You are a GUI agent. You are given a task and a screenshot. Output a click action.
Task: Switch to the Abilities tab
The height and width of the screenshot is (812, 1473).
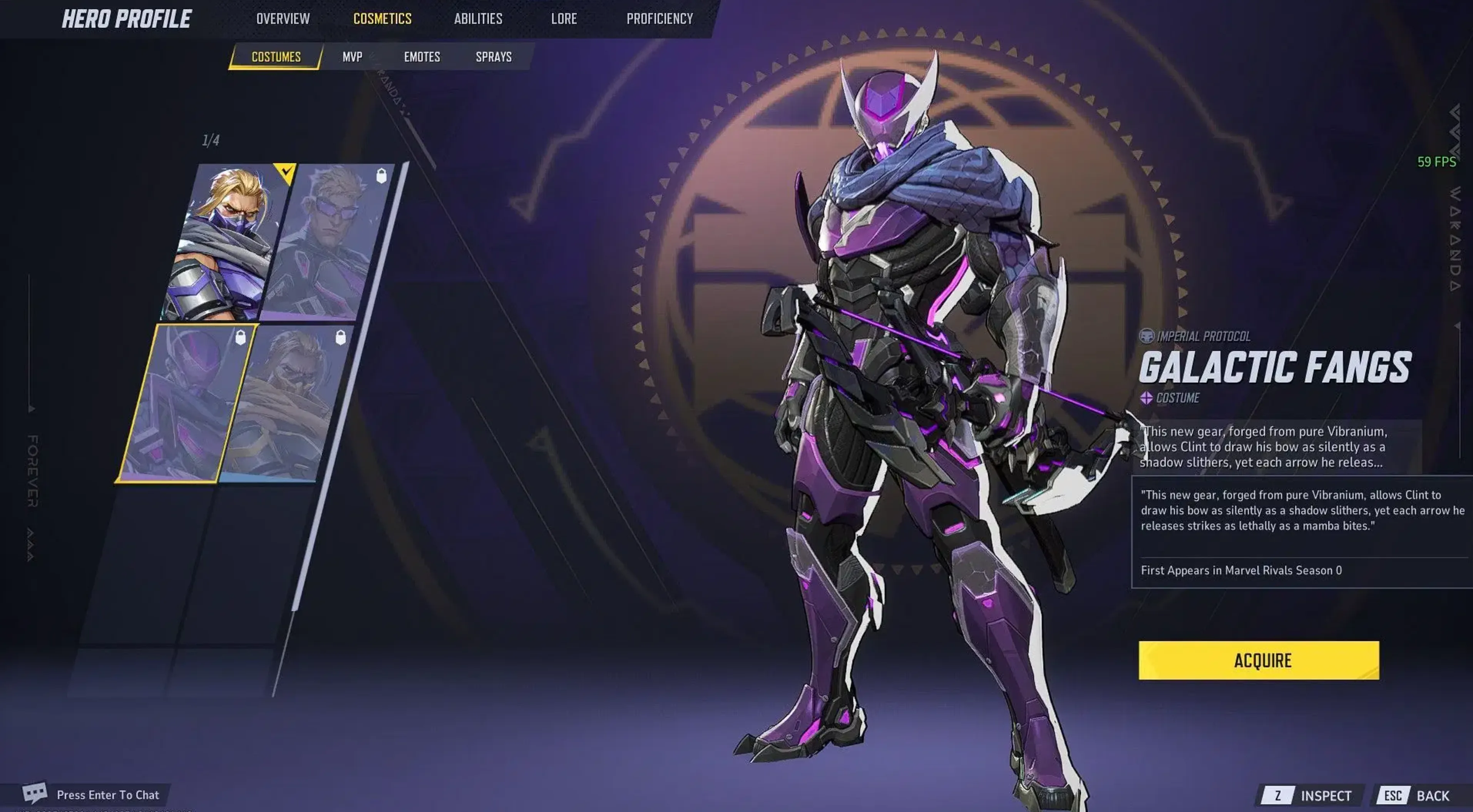click(478, 18)
